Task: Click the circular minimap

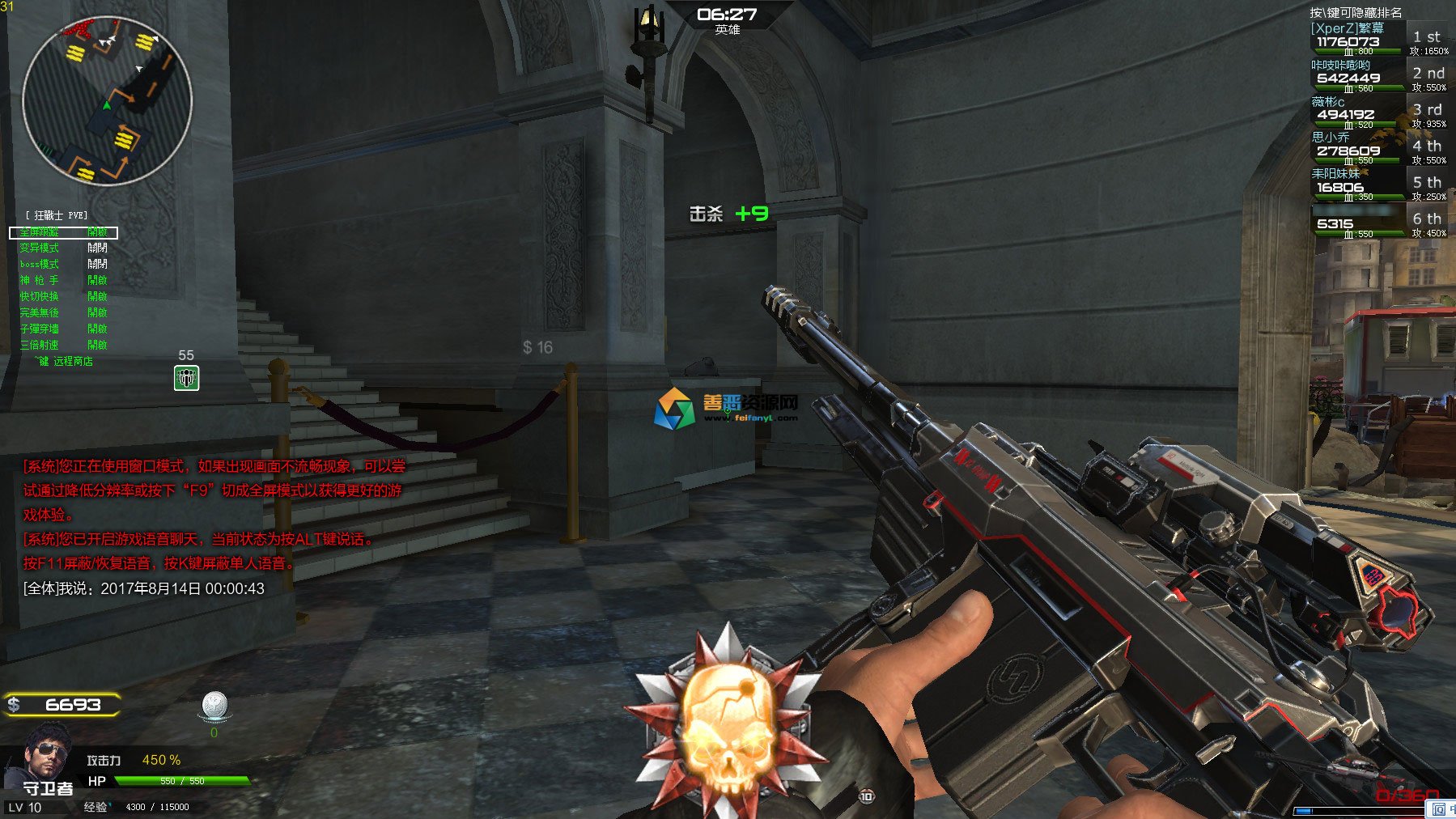Action: point(107,100)
